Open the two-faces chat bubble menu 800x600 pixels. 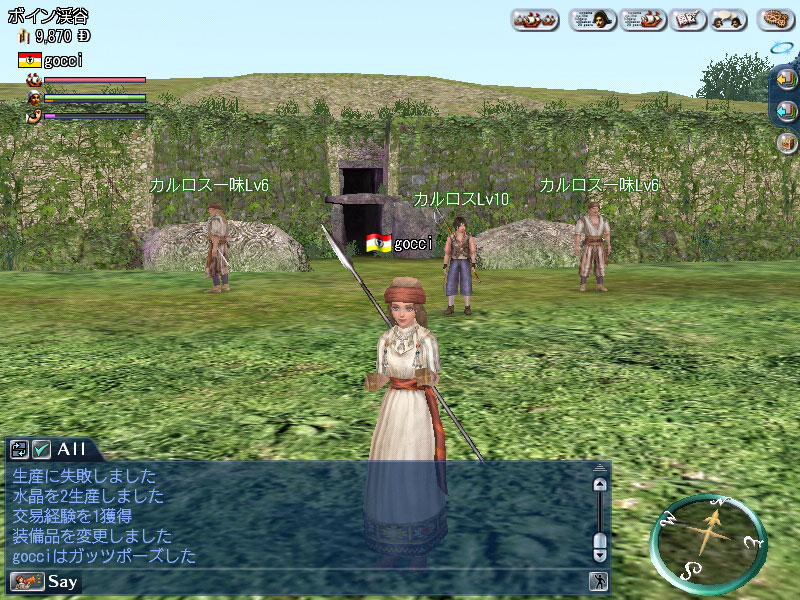click(727, 19)
